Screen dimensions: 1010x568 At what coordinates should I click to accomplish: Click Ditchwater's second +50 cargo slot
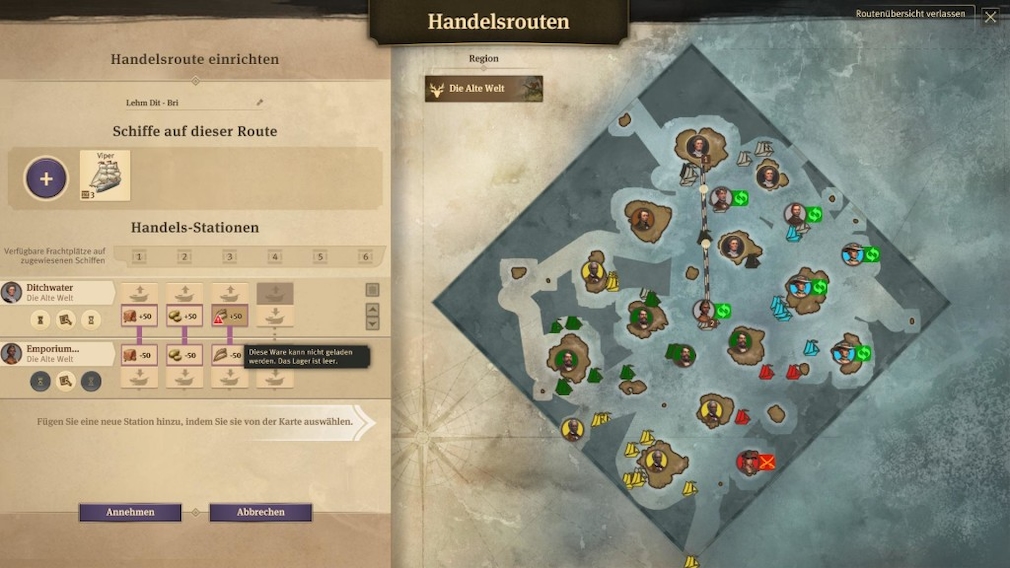(184, 317)
